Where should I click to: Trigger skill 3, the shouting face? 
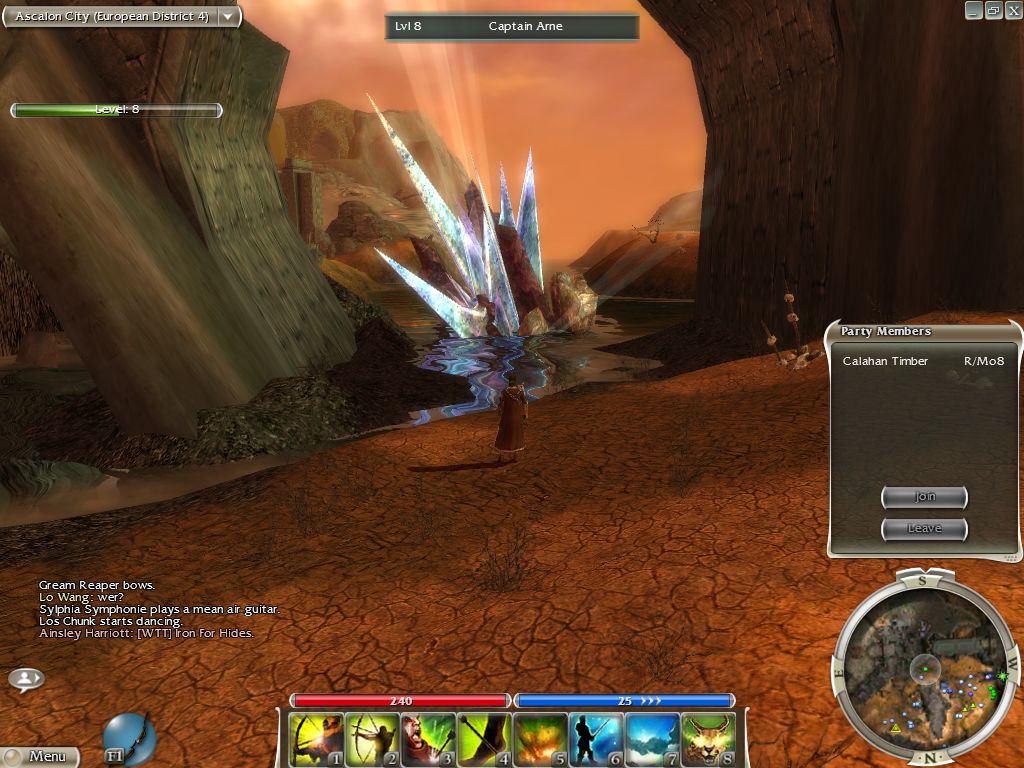[429, 740]
